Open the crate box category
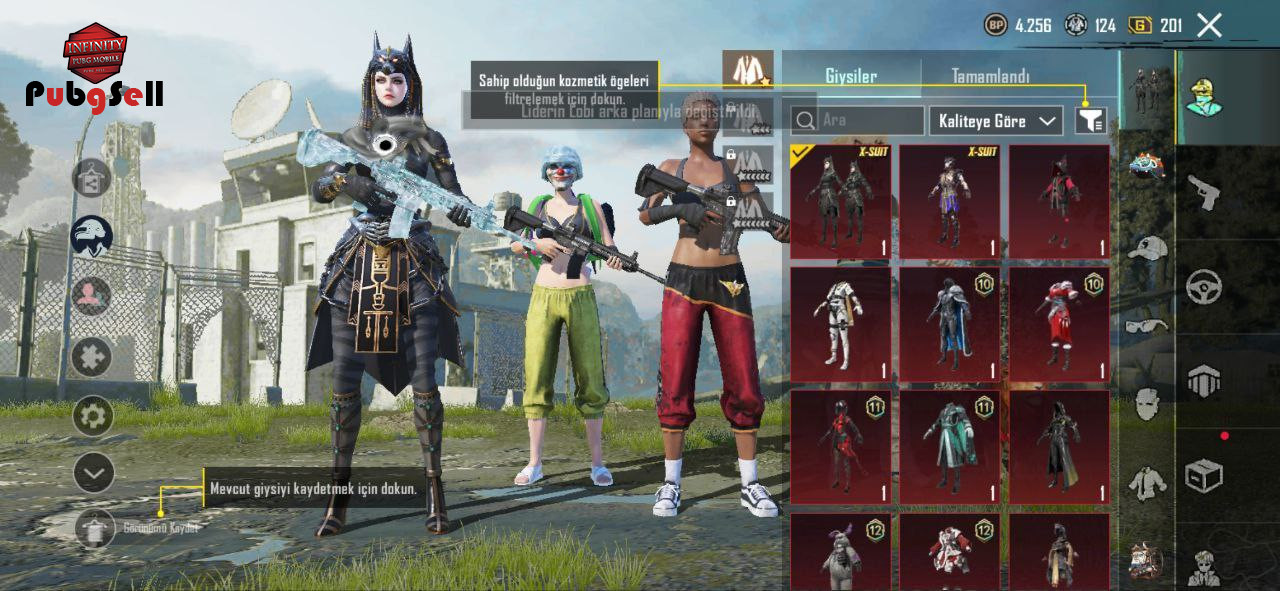Image resolution: width=1280 pixels, height=591 pixels. (x=1203, y=476)
